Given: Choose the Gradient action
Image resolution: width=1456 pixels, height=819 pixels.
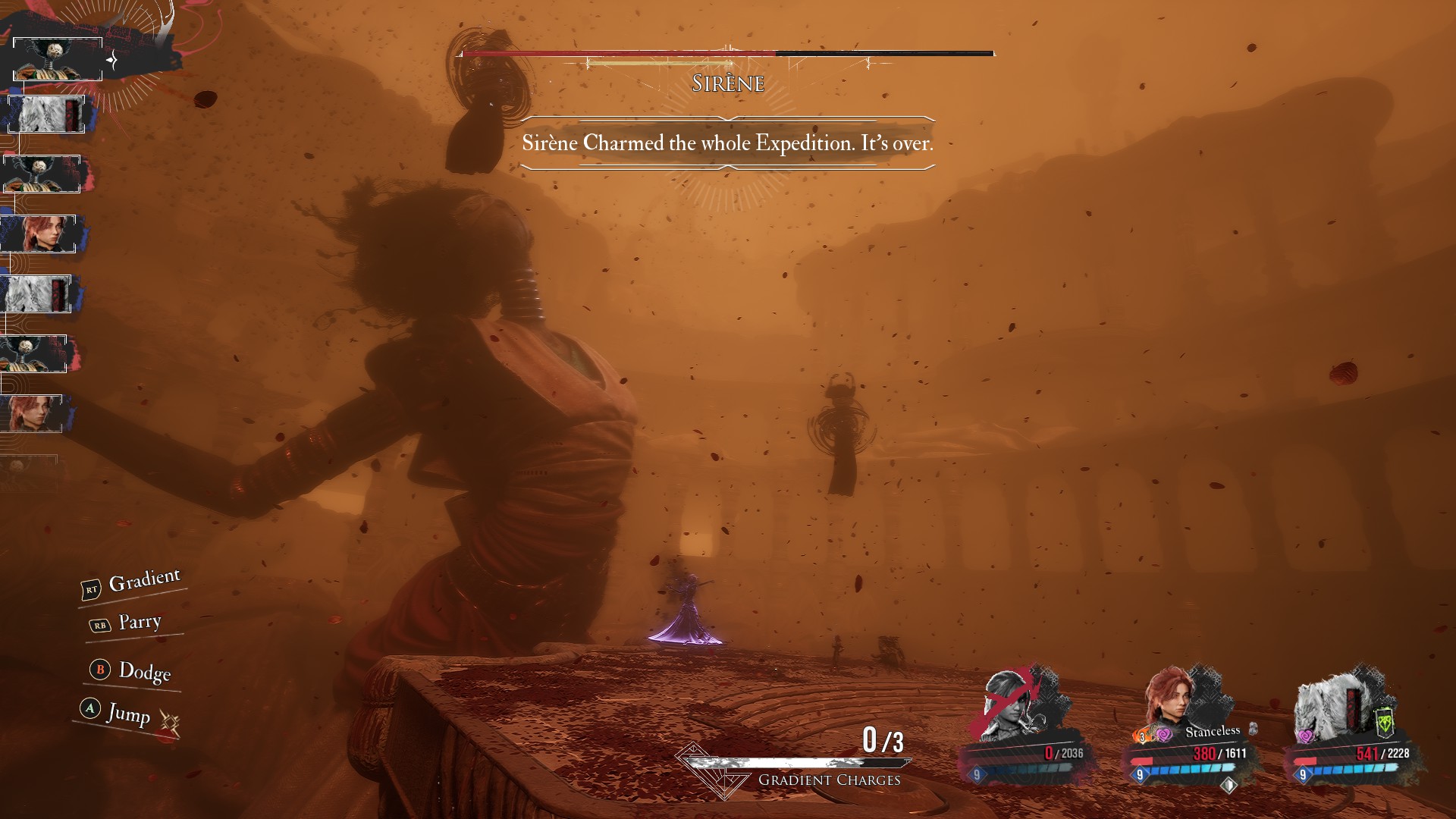Looking at the screenshot, I should click(144, 580).
